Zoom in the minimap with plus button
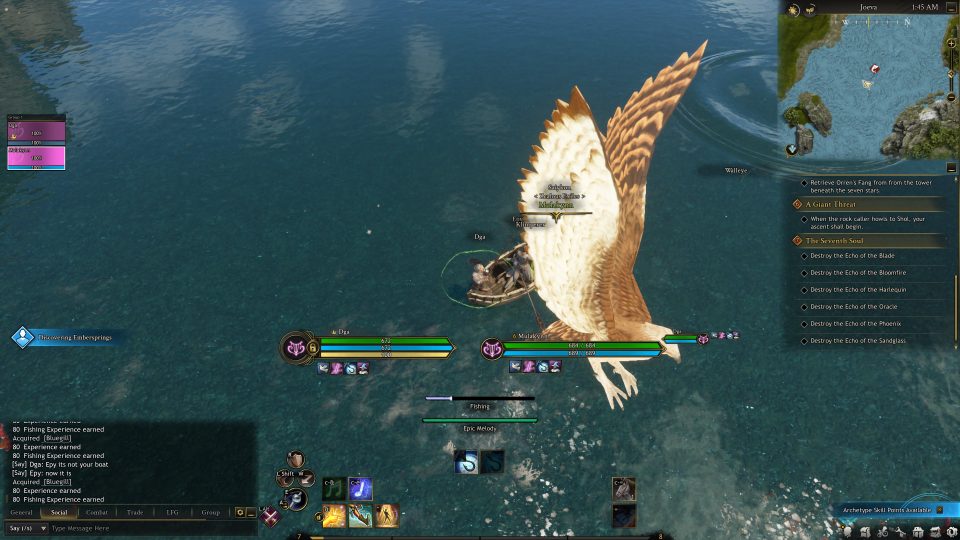Screen dimensions: 960x540 tap(951, 45)
